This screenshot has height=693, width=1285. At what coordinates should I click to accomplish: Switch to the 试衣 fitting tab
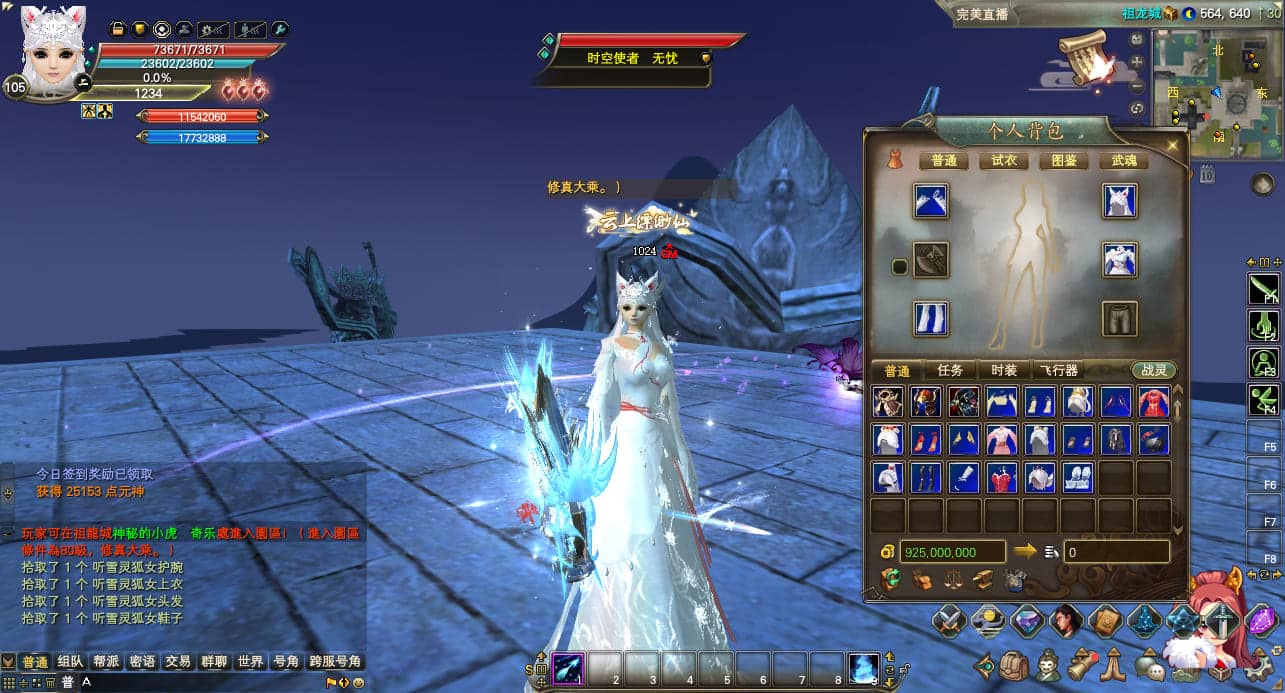click(x=1003, y=160)
